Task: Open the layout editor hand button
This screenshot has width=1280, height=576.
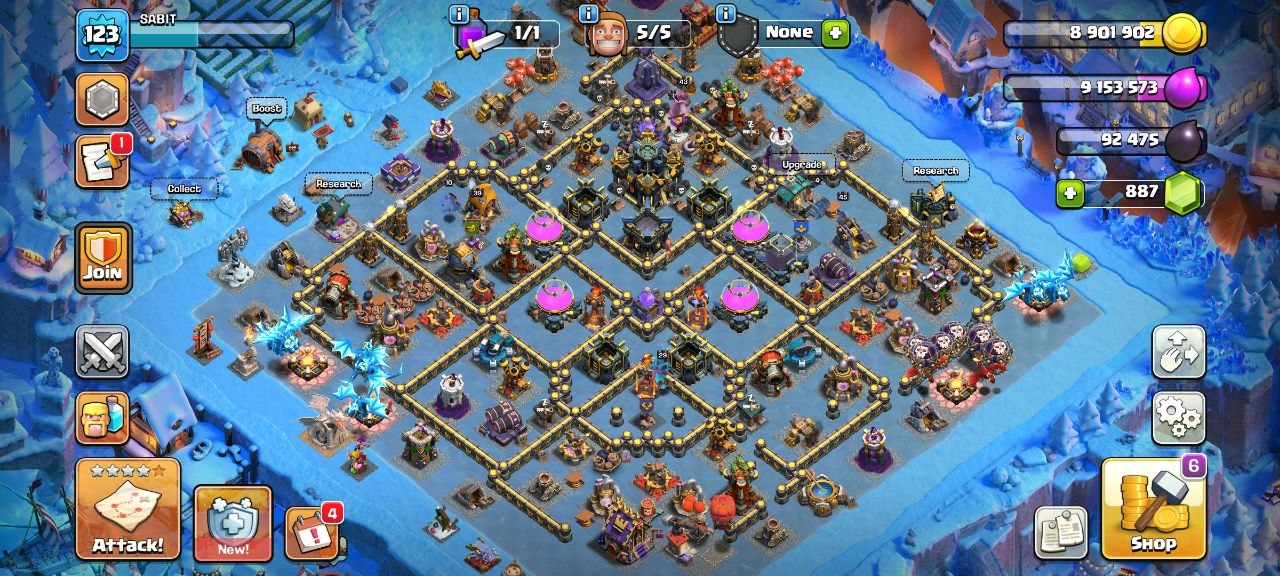Action: click(1178, 352)
